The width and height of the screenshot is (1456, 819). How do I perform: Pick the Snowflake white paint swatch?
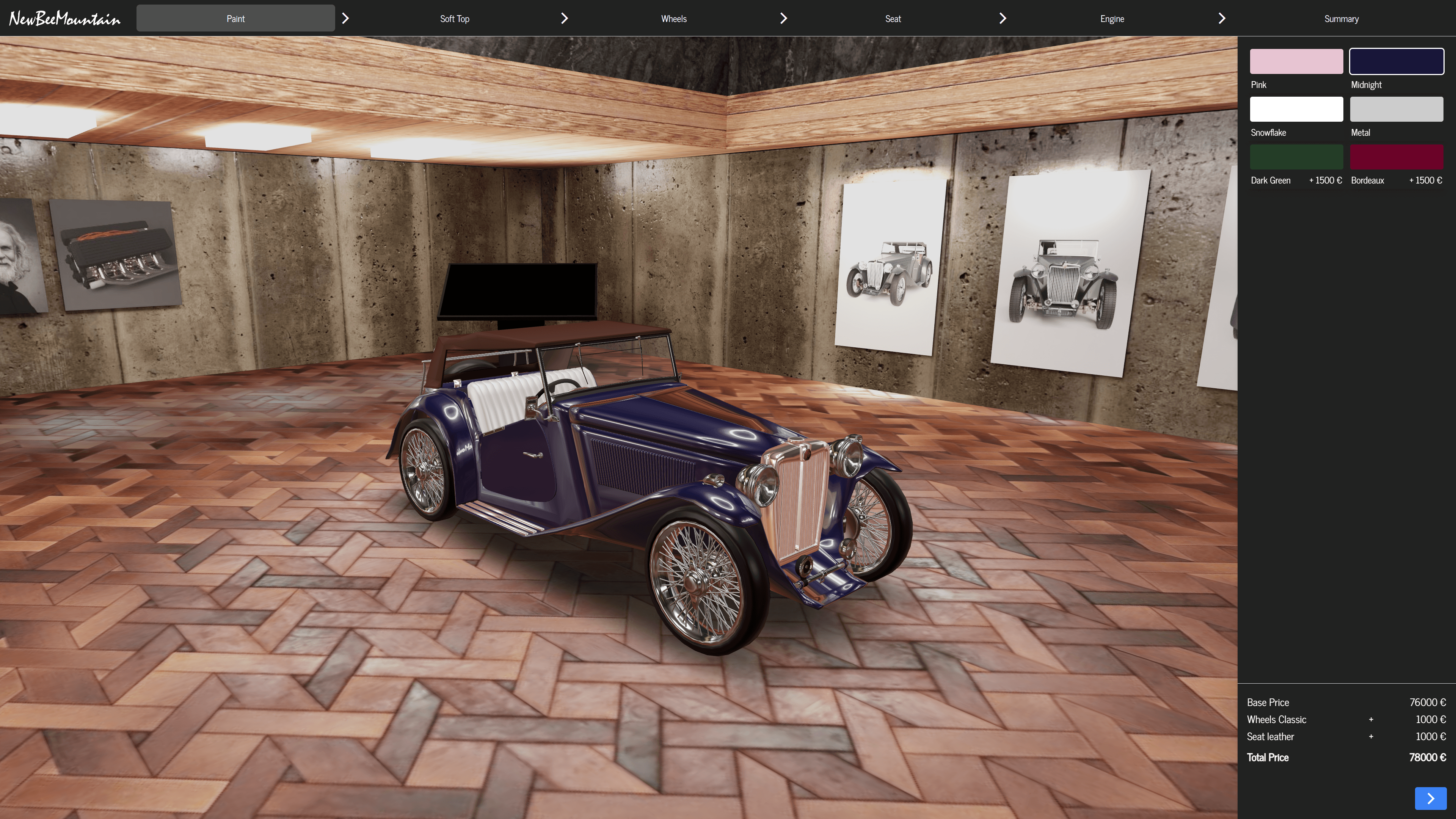coord(1296,109)
